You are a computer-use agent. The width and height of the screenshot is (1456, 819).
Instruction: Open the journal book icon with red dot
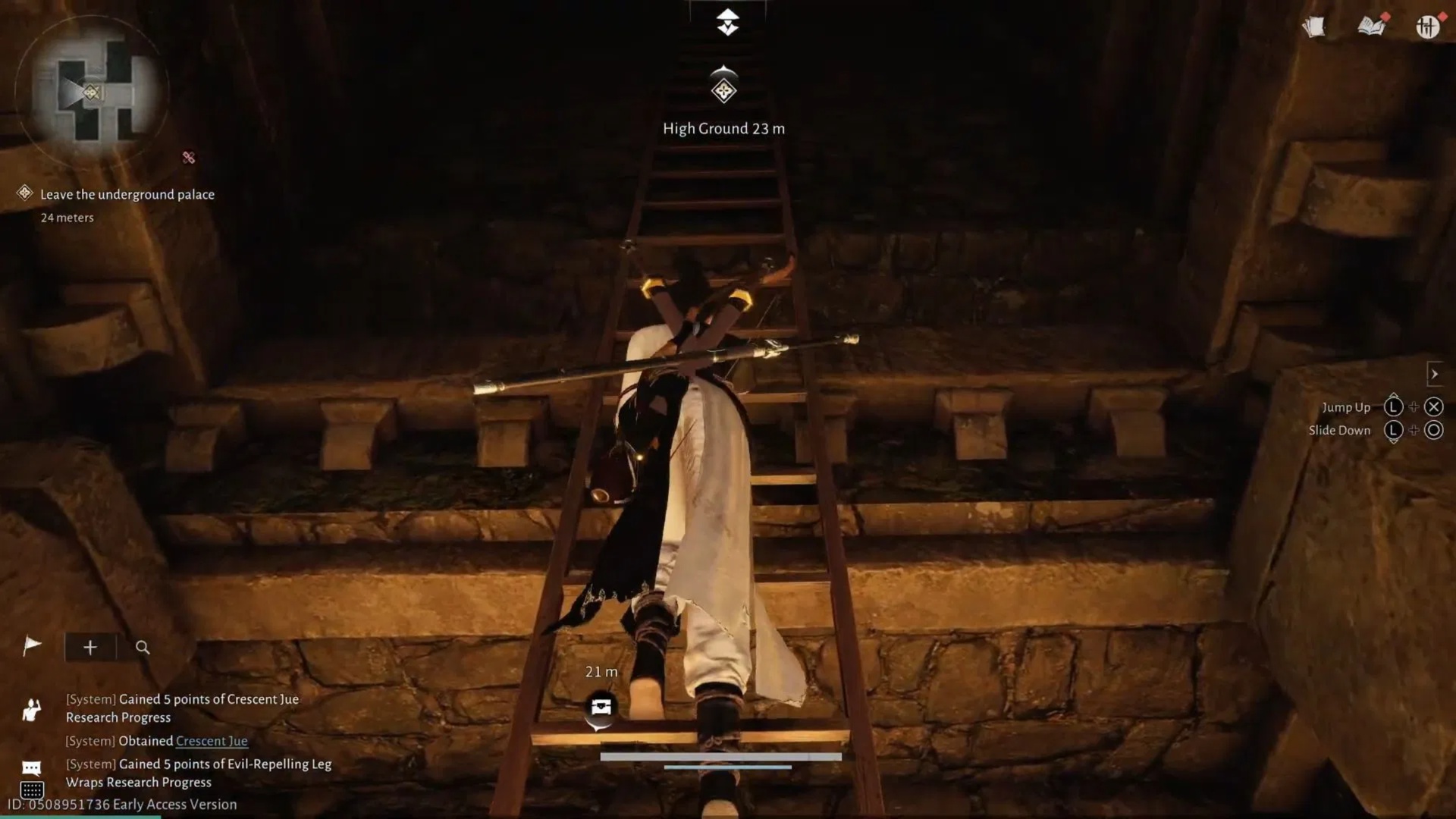point(1371,26)
